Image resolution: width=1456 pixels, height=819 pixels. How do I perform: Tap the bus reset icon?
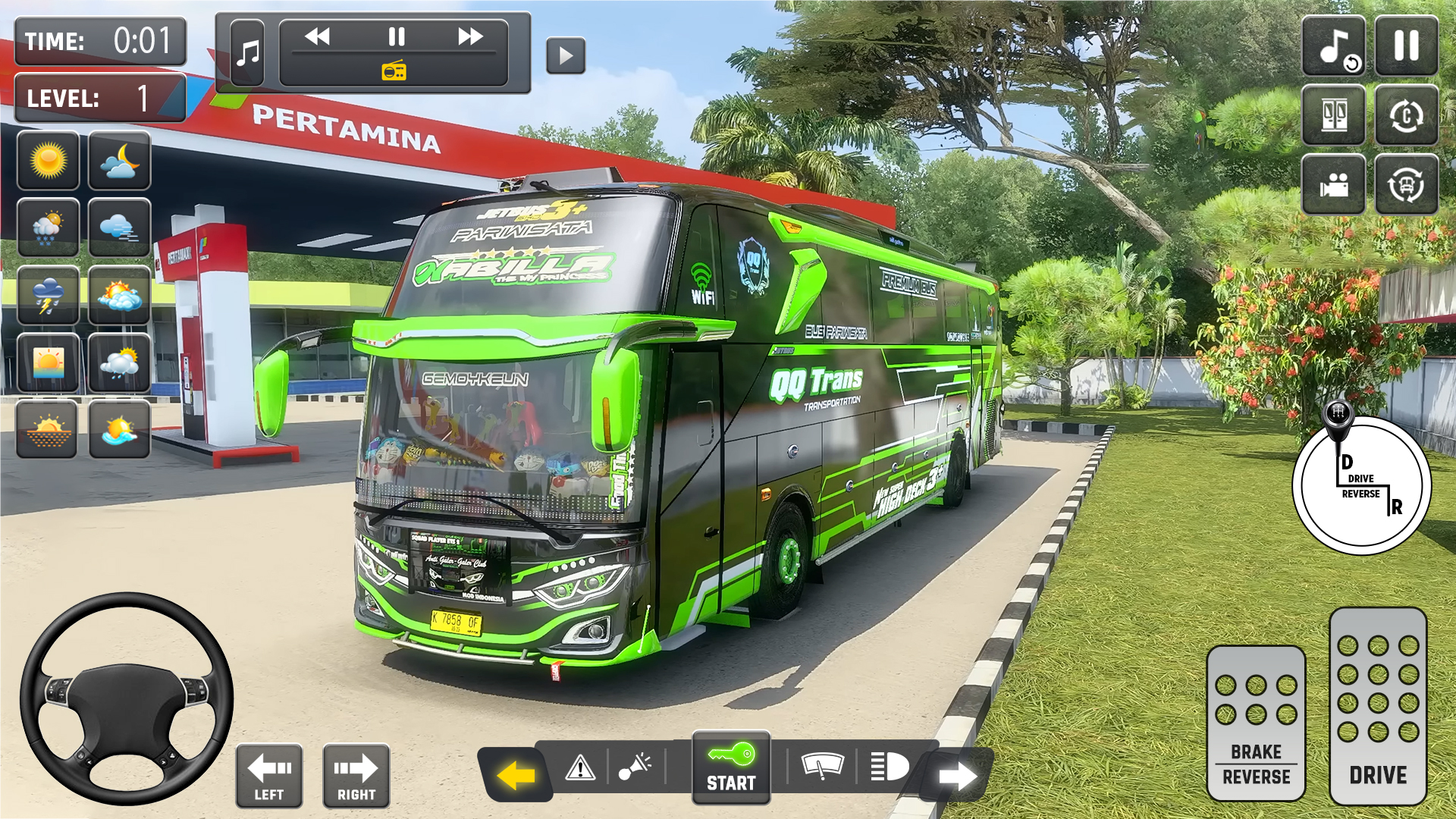pyautogui.click(x=1407, y=184)
